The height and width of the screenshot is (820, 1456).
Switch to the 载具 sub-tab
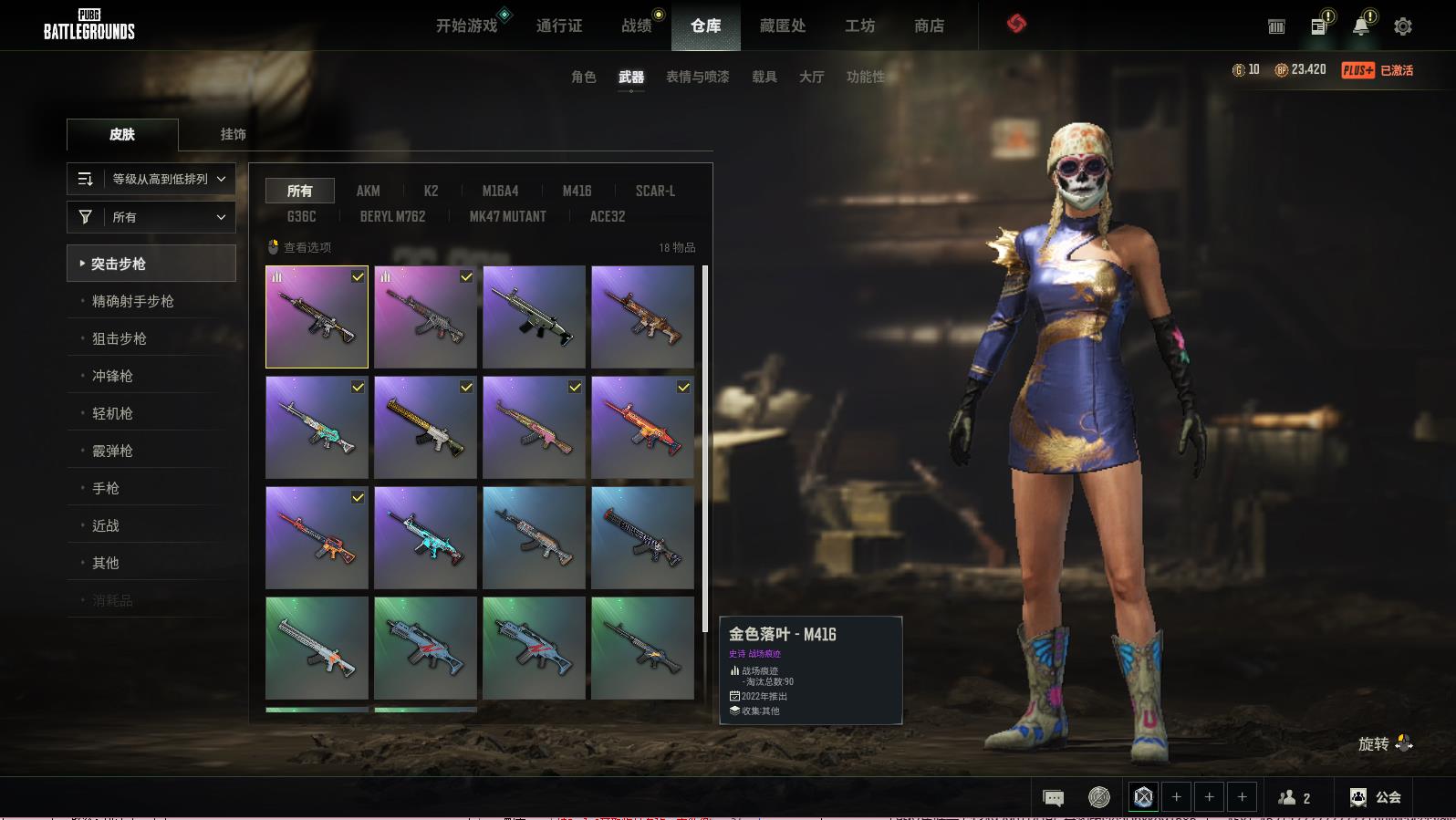[764, 77]
